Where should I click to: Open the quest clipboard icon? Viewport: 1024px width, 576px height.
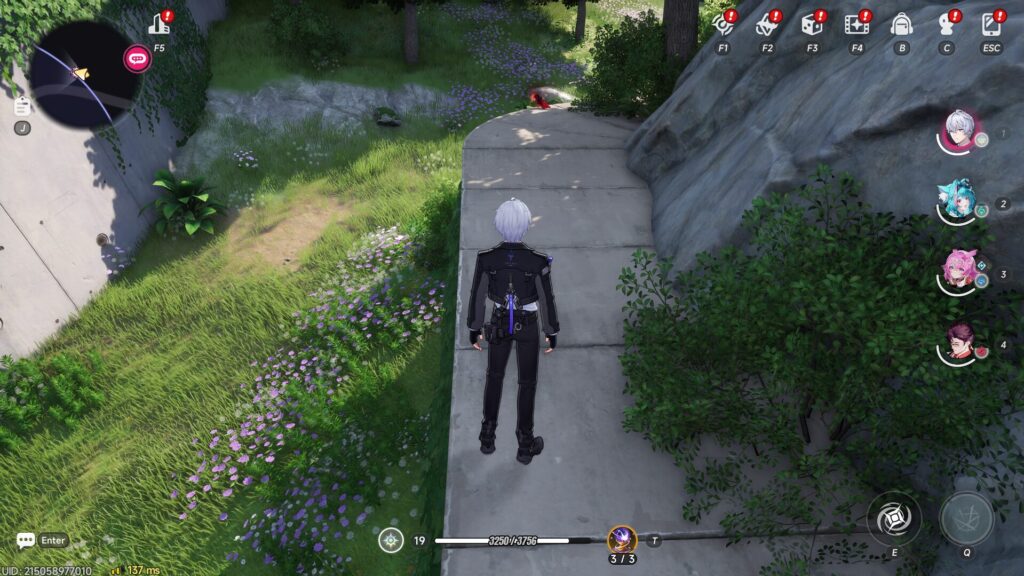22,106
